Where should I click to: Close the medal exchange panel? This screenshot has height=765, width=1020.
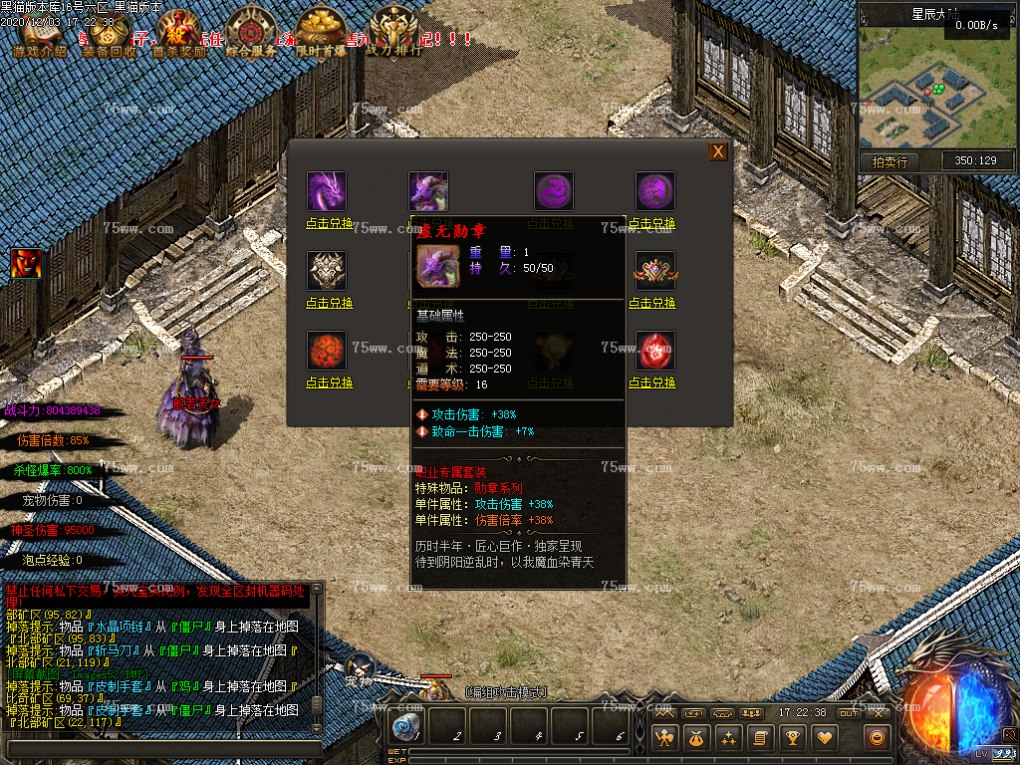click(x=717, y=152)
